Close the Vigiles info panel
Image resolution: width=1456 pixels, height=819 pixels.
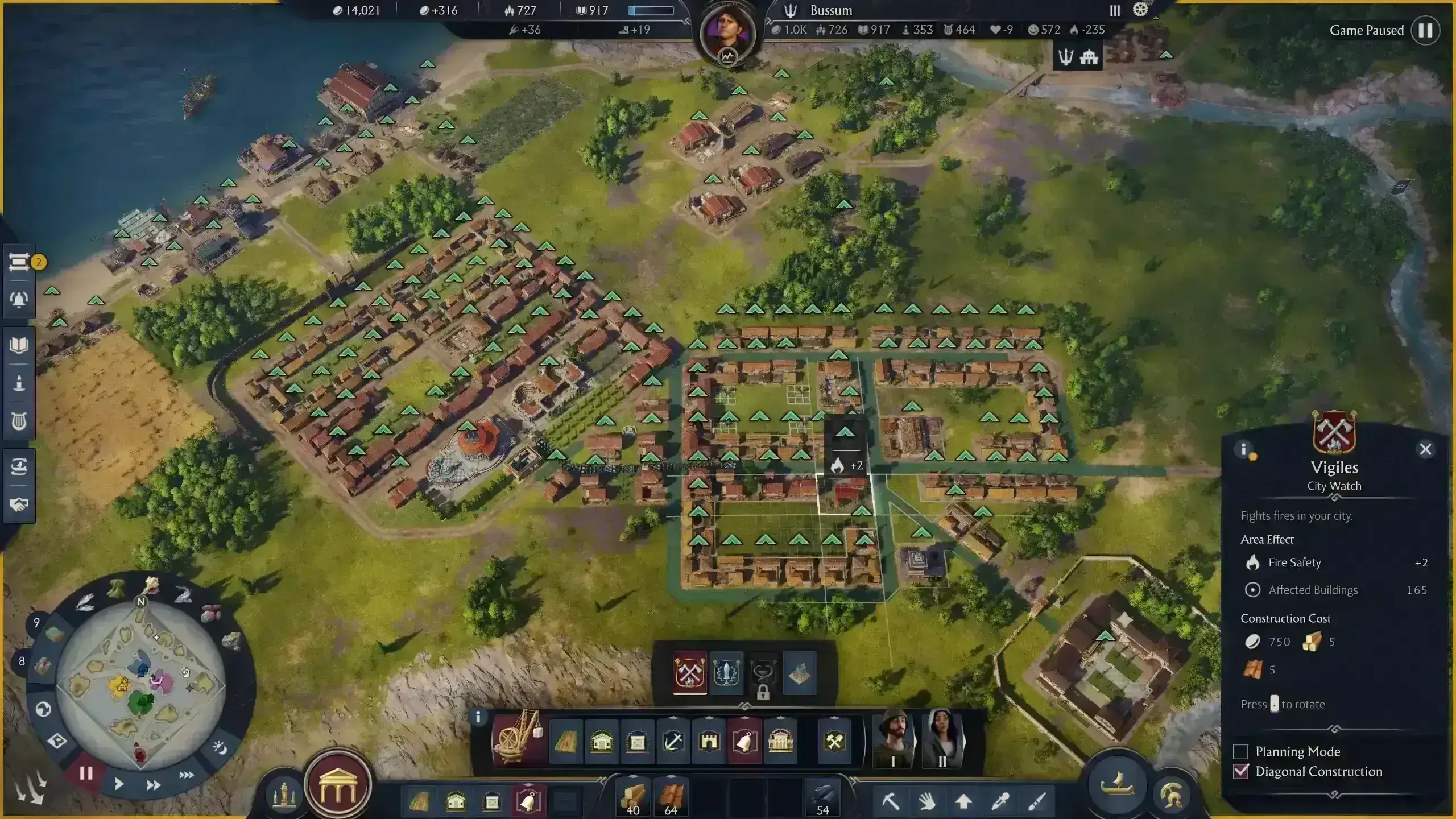click(x=1425, y=449)
